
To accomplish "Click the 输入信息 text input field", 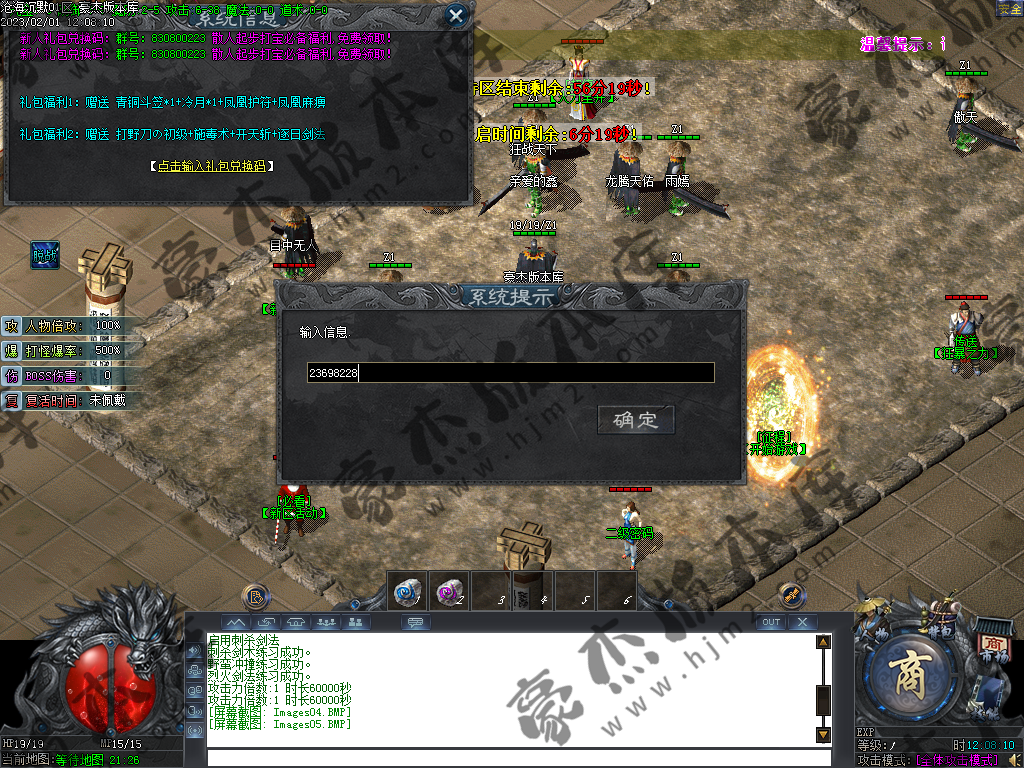I will pyautogui.click(x=510, y=373).
